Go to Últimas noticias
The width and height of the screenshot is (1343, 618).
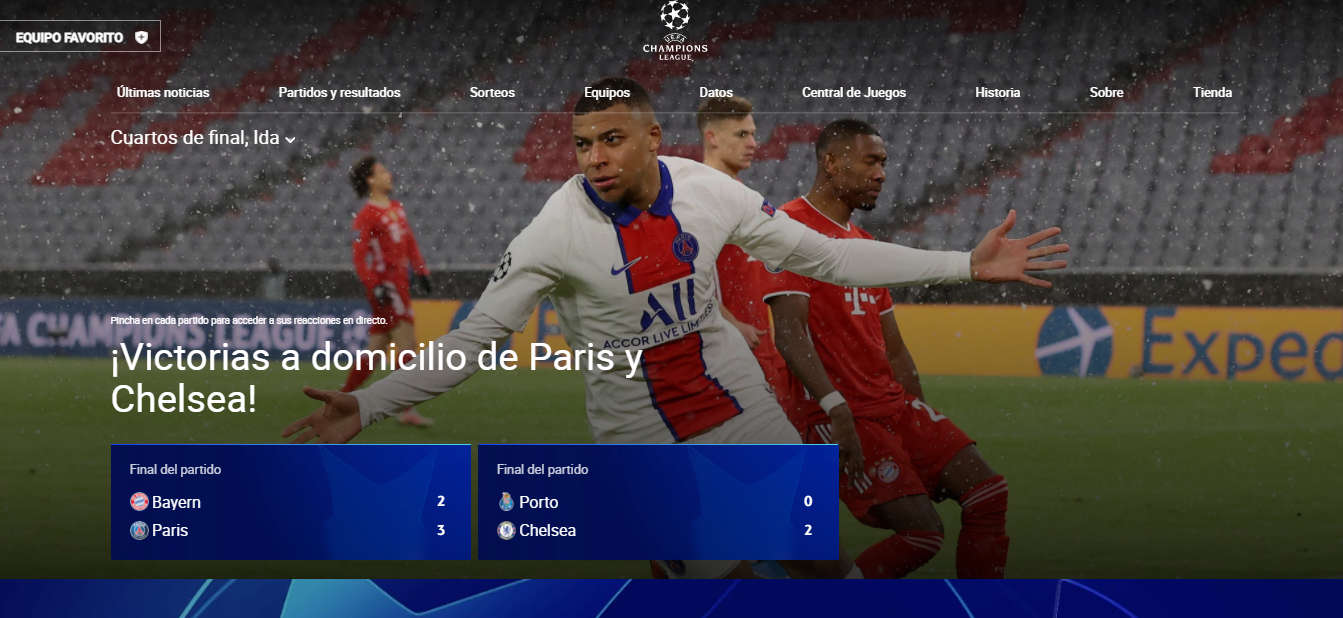(163, 93)
